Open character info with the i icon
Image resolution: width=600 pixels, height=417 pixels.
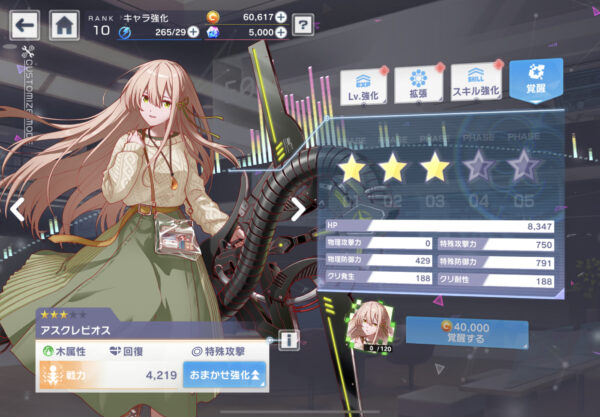(x=289, y=341)
